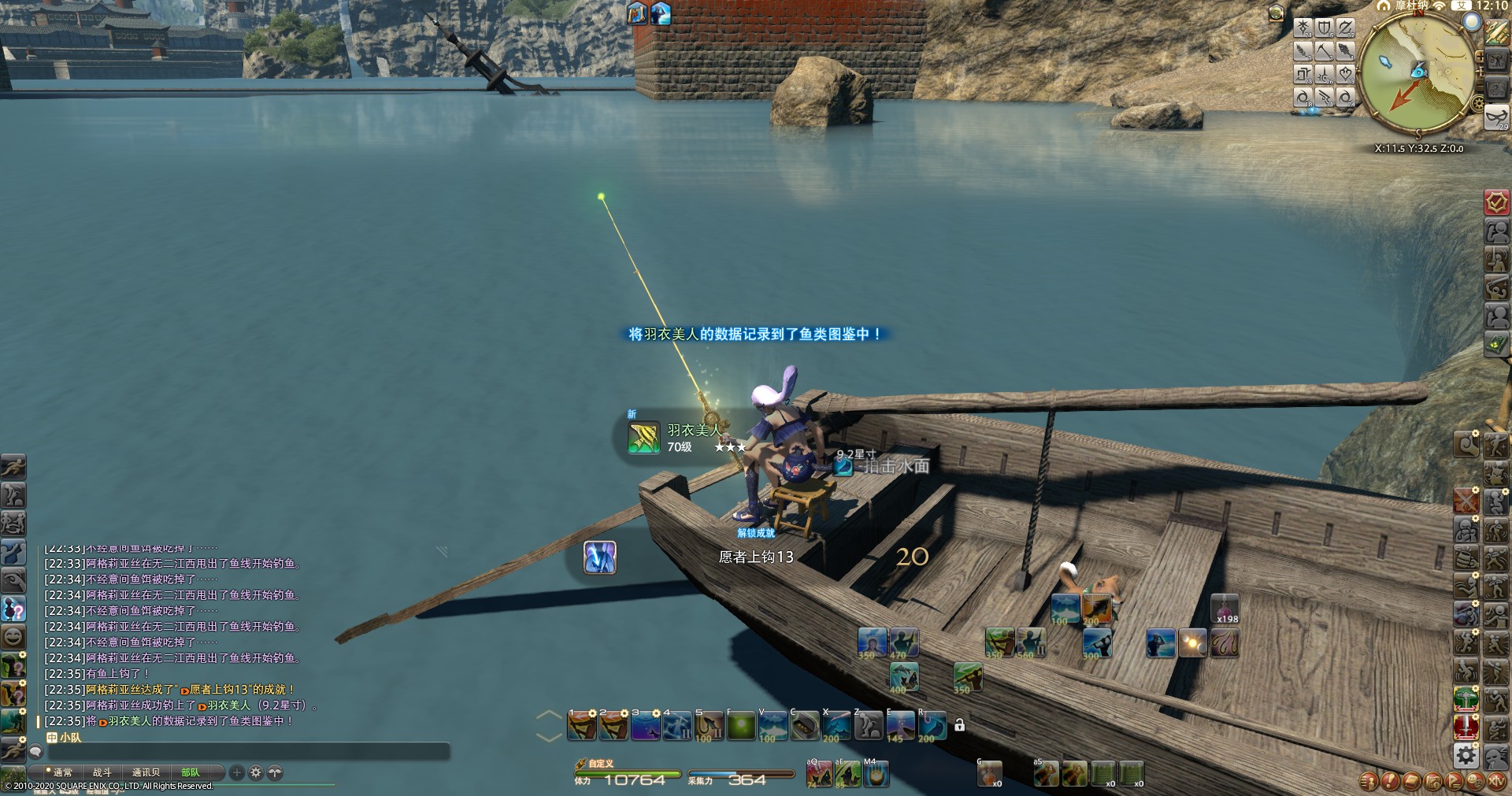
Task: Activate the green glowing orb skill in slot F
Action: [740, 725]
